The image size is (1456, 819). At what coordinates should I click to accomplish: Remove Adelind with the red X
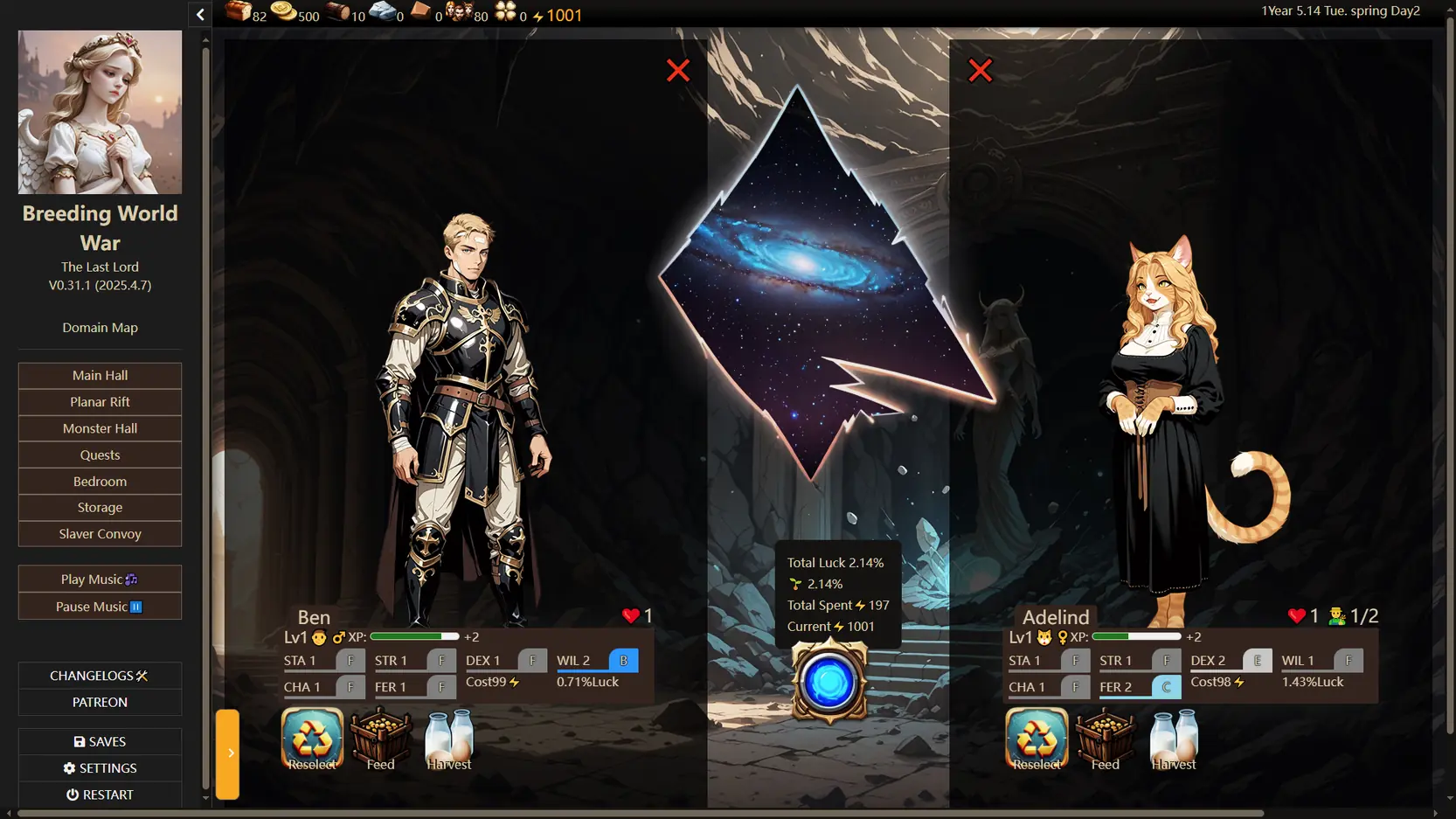pyautogui.click(x=981, y=71)
